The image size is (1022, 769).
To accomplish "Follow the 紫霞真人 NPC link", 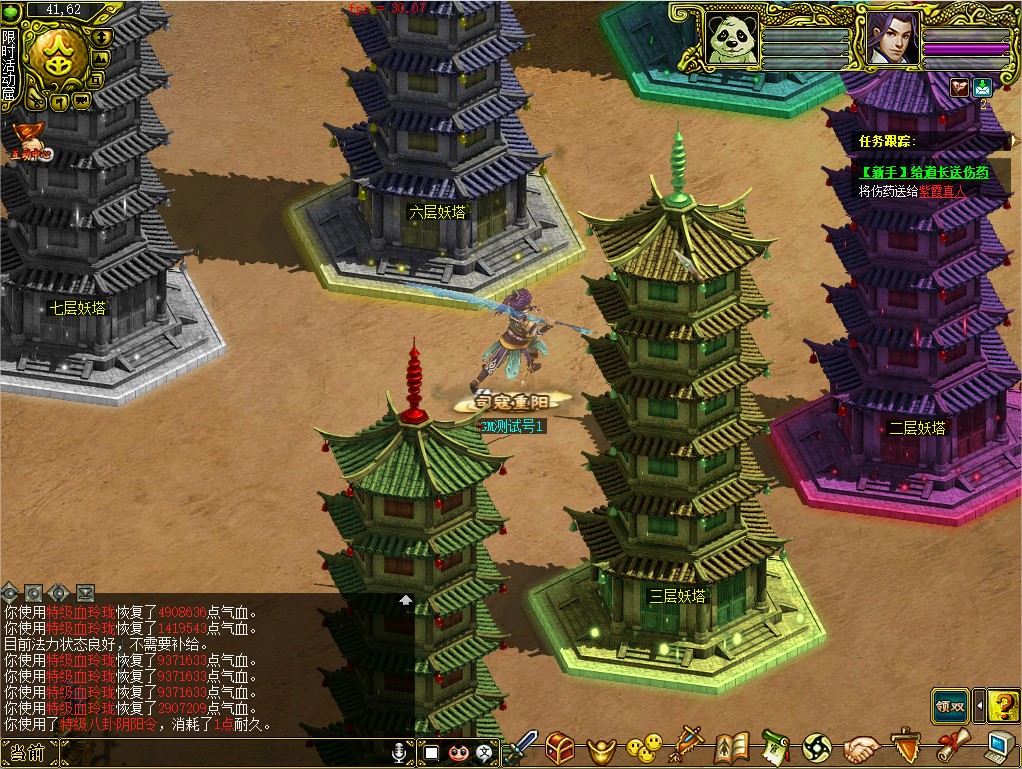I will (x=944, y=190).
